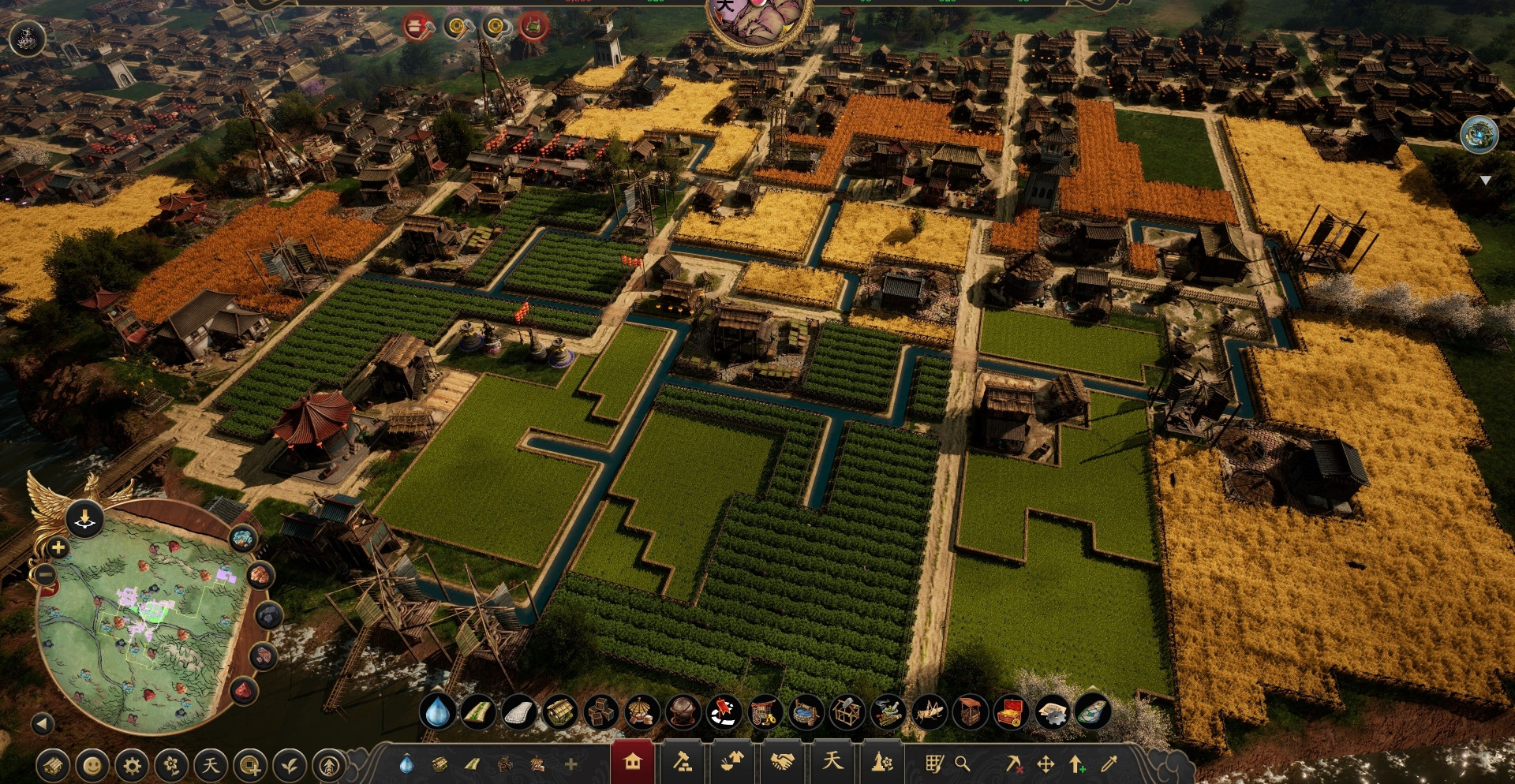1515x784 pixels.
Task: Select the demolish pickaxe tool
Action: [x=1014, y=763]
